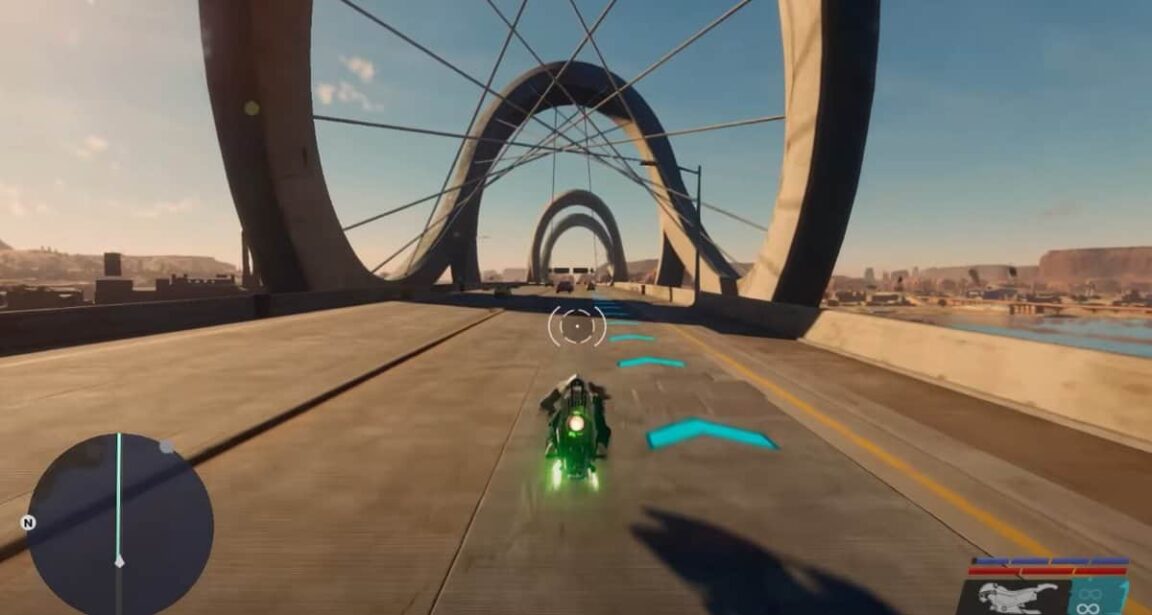Open the circular minimap
Viewport: 1152px width, 615px height.
point(119,526)
